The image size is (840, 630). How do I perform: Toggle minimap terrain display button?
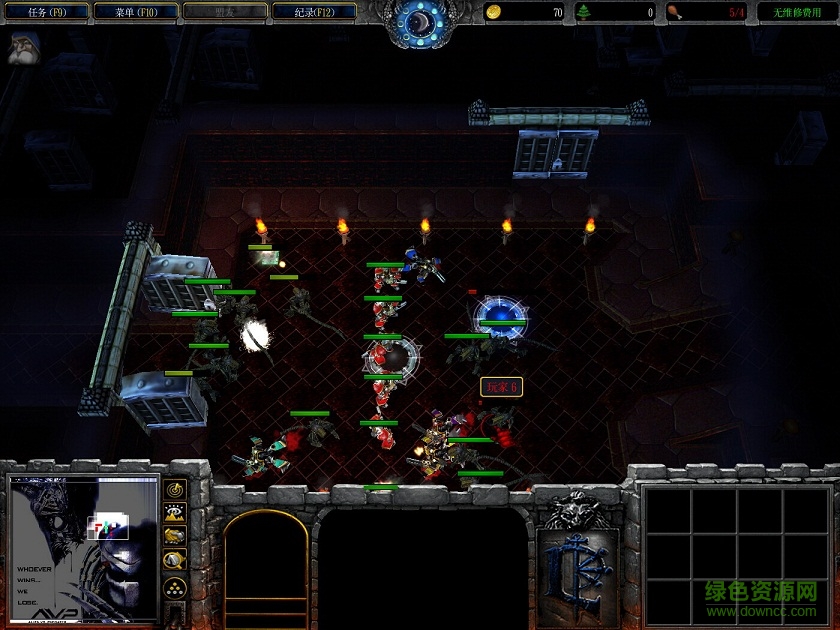(x=176, y=513)
